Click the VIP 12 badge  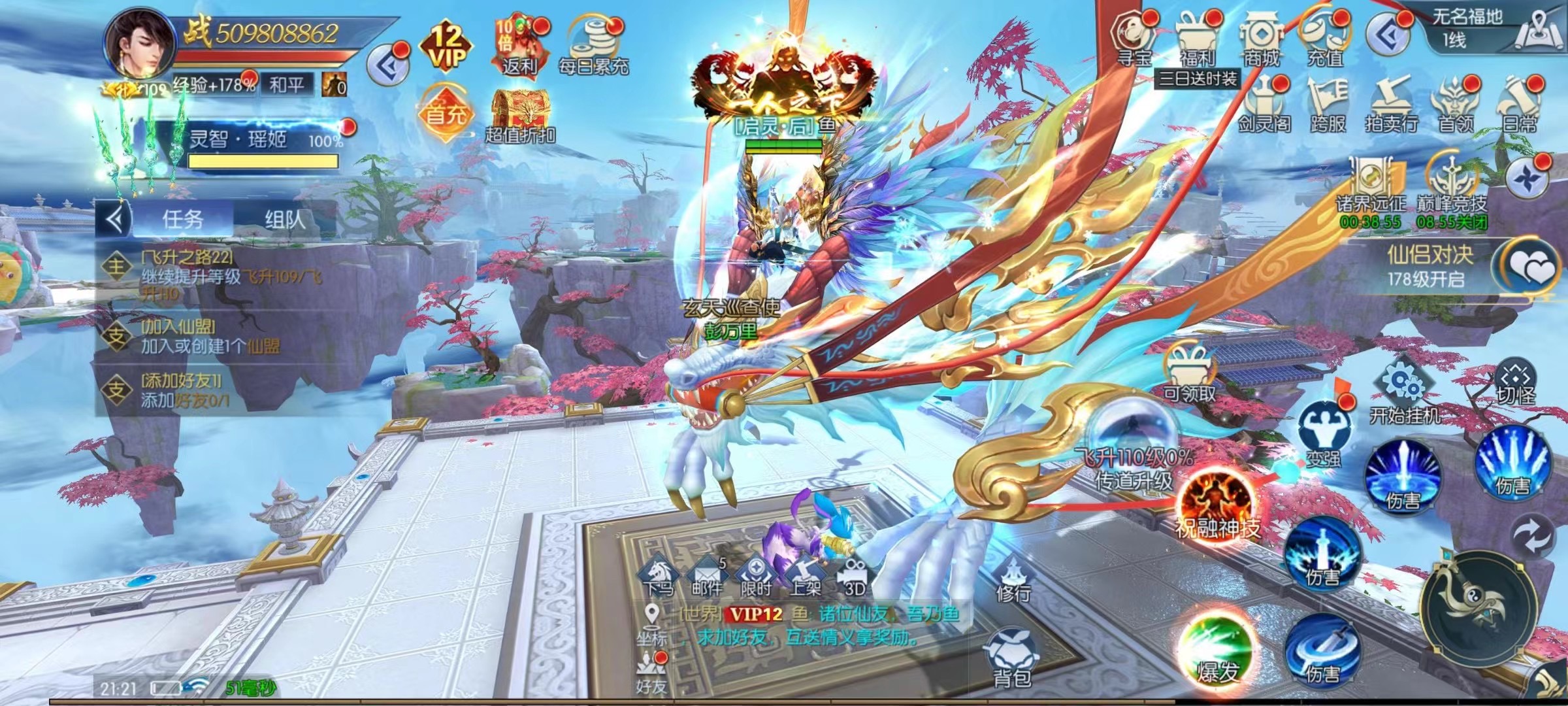point(447,46)
